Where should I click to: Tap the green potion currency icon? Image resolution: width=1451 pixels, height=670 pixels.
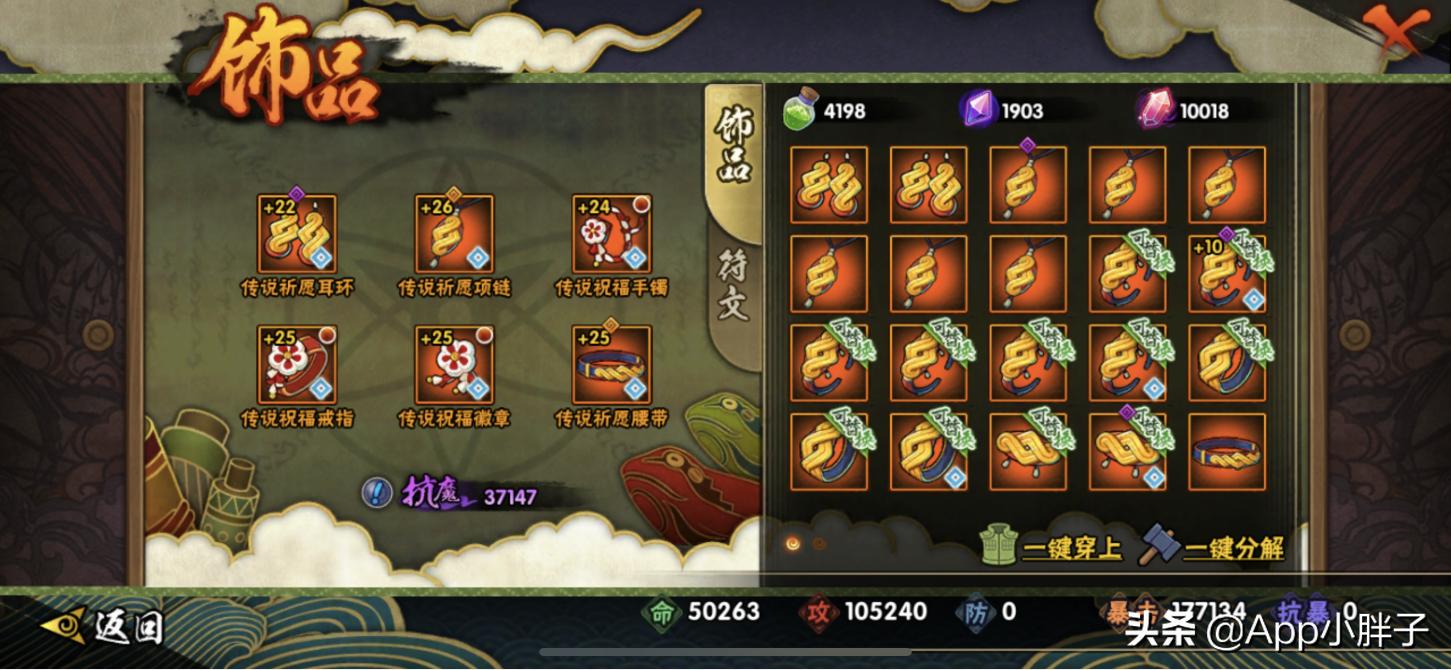tap(802, 109)
